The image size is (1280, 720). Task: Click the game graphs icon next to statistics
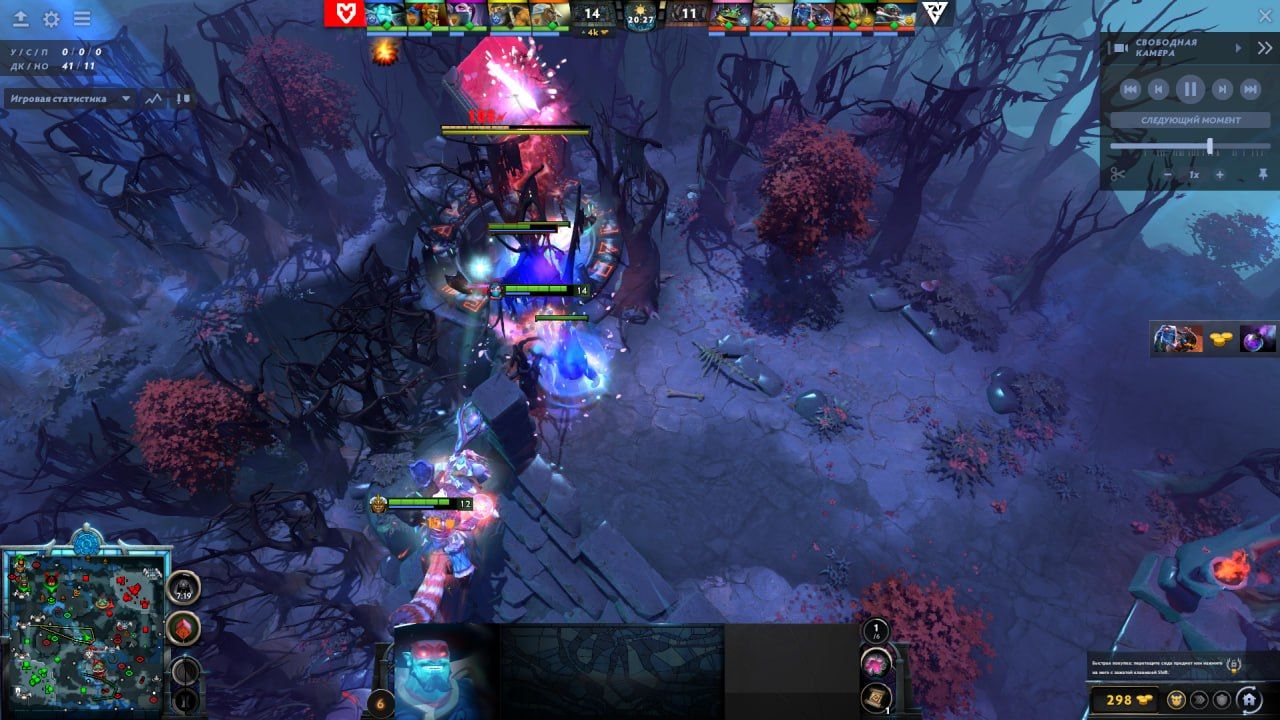tap(153, 98)
